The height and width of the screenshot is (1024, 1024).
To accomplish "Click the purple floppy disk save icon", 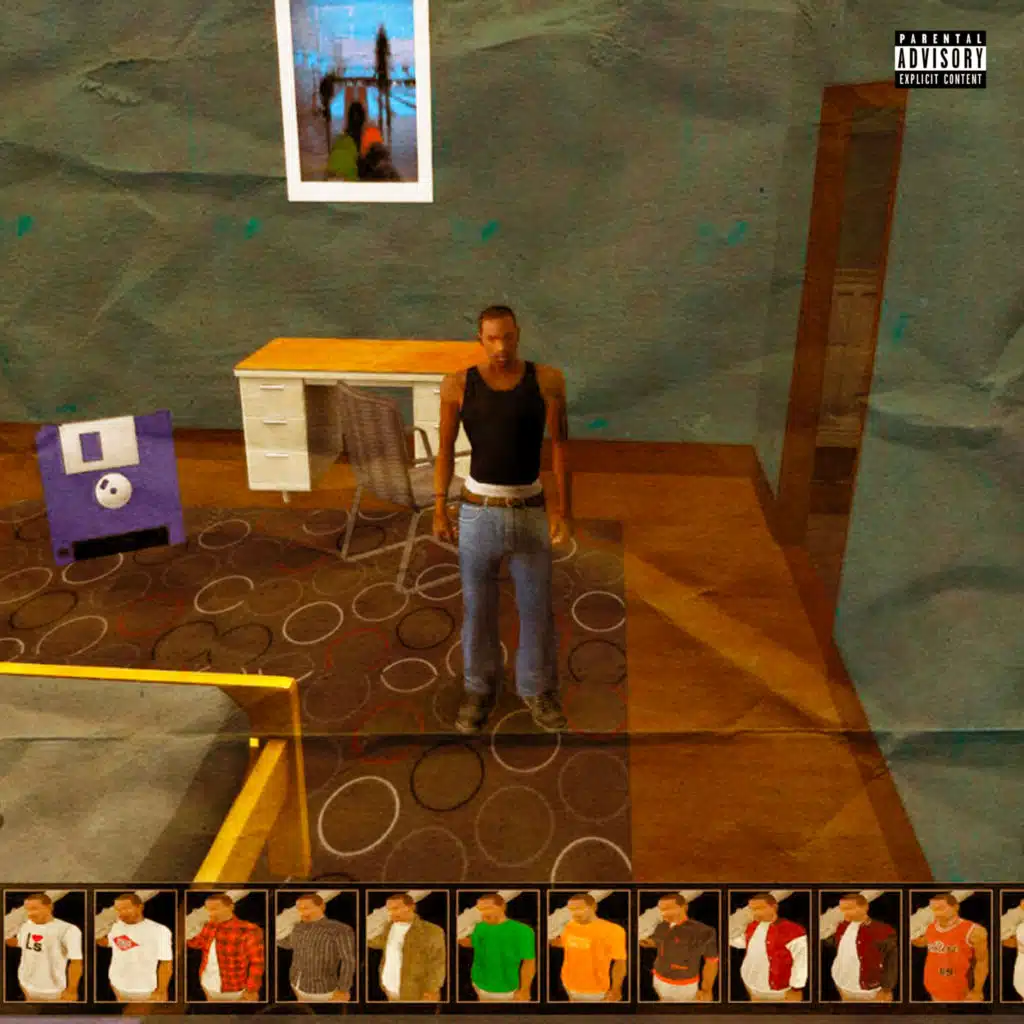I will [x=110, y=487].
